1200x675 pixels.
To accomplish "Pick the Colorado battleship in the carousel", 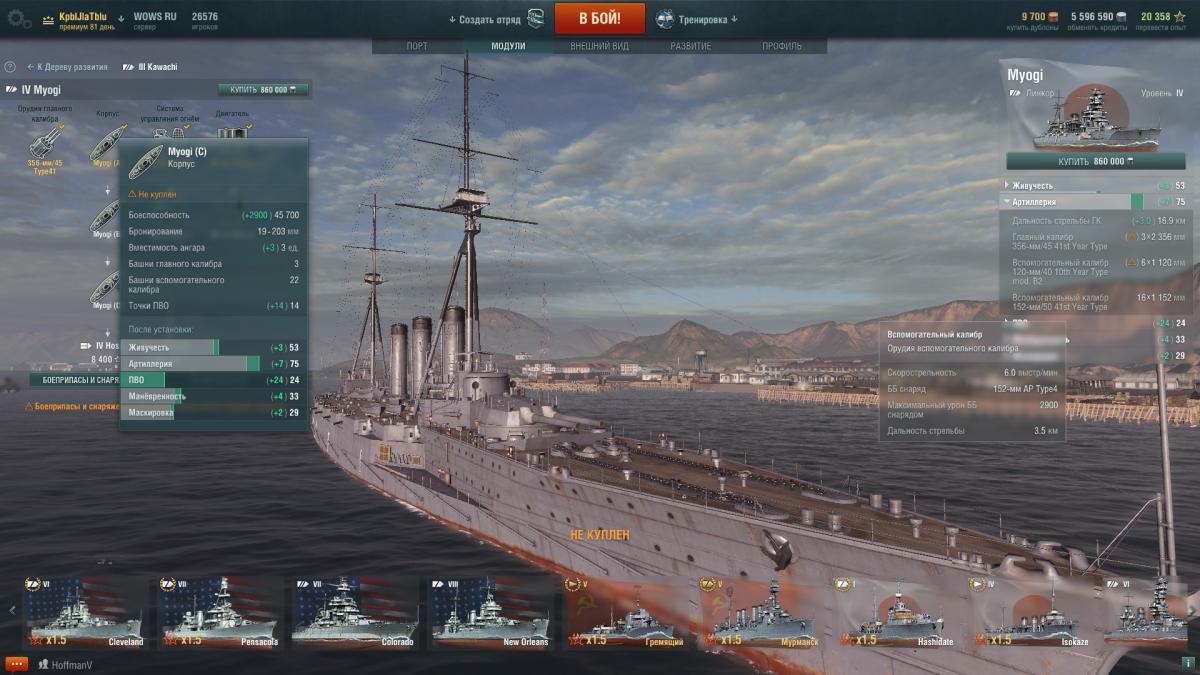I will [355, 611].
